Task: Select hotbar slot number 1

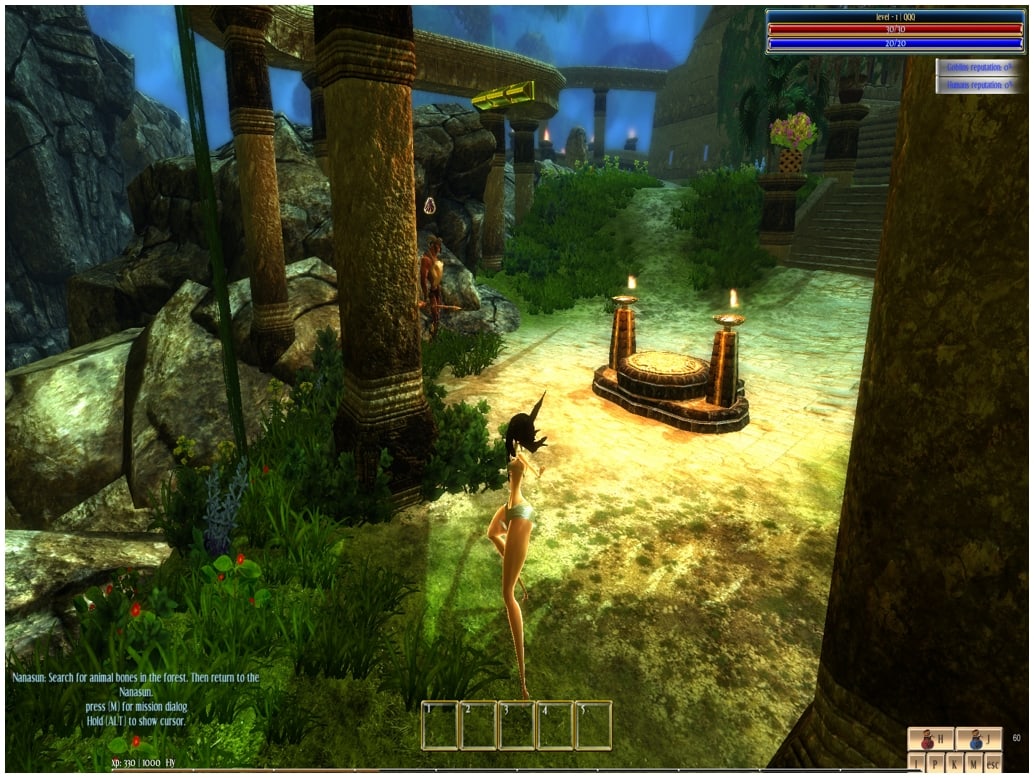Action: (x=439, y=726)
